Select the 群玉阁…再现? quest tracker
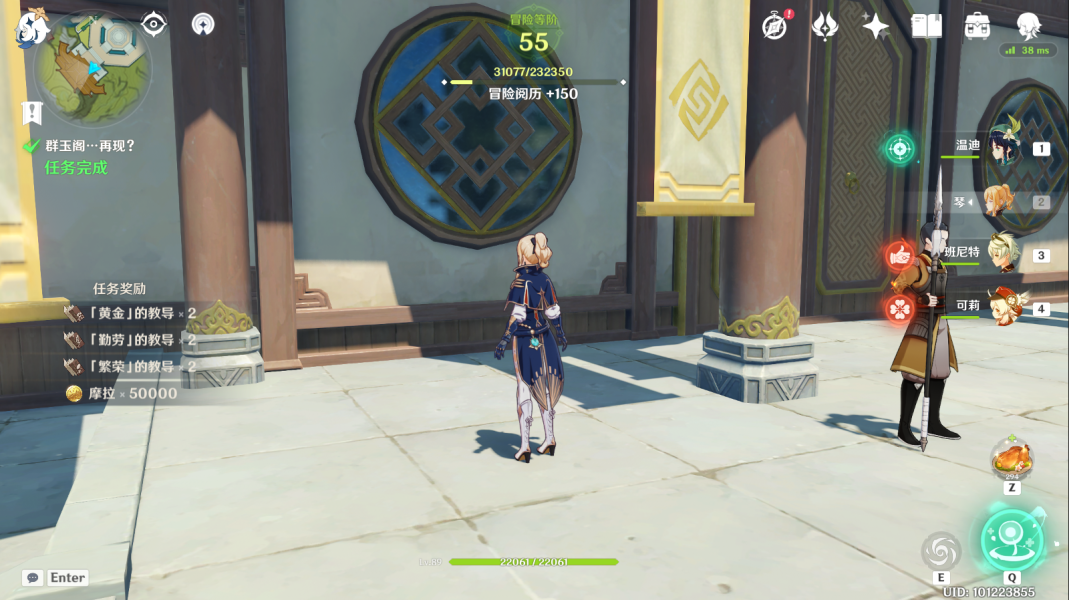1069x600 pixels. 89,146
